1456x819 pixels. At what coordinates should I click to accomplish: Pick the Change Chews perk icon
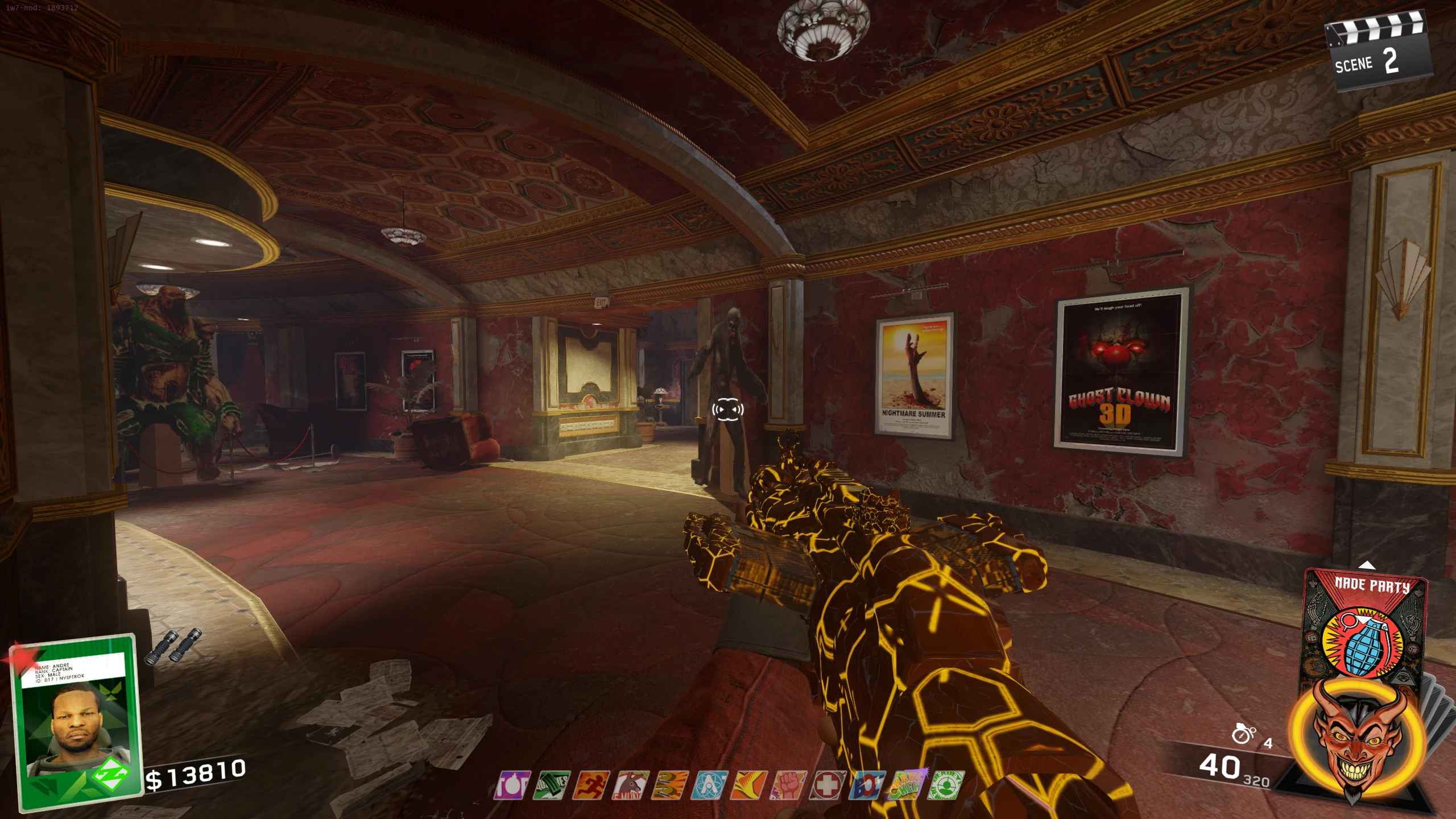[906, 785]
